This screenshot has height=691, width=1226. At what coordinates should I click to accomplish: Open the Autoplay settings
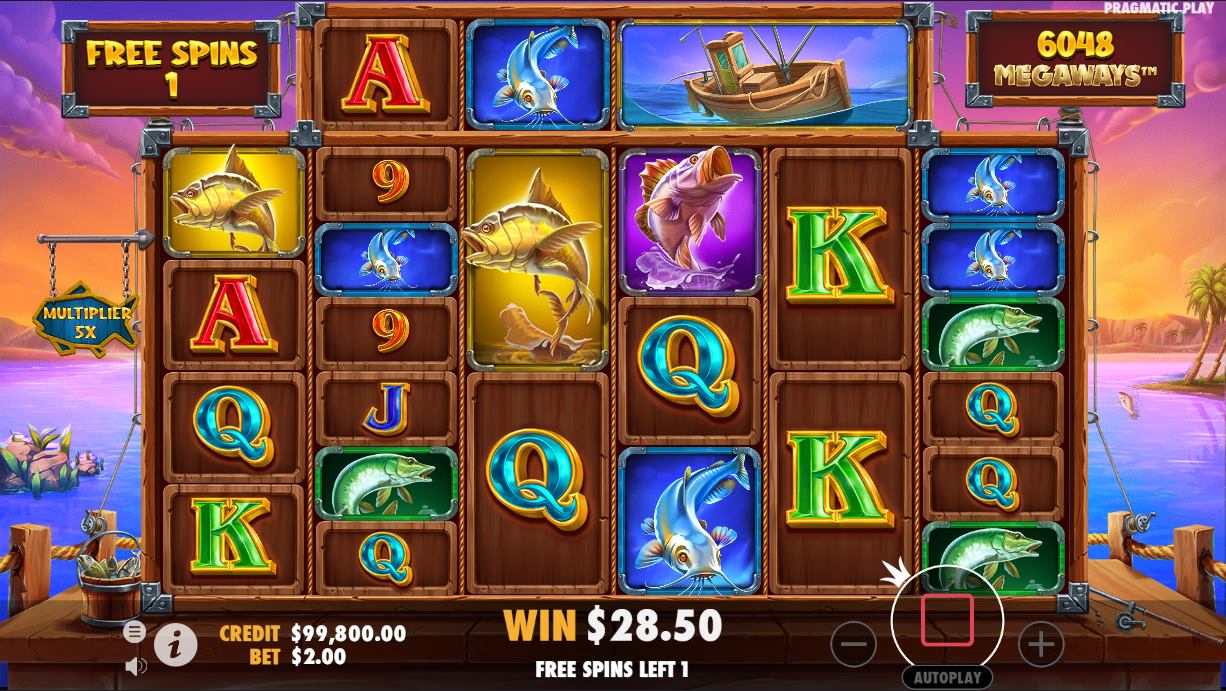coord(947,677)
